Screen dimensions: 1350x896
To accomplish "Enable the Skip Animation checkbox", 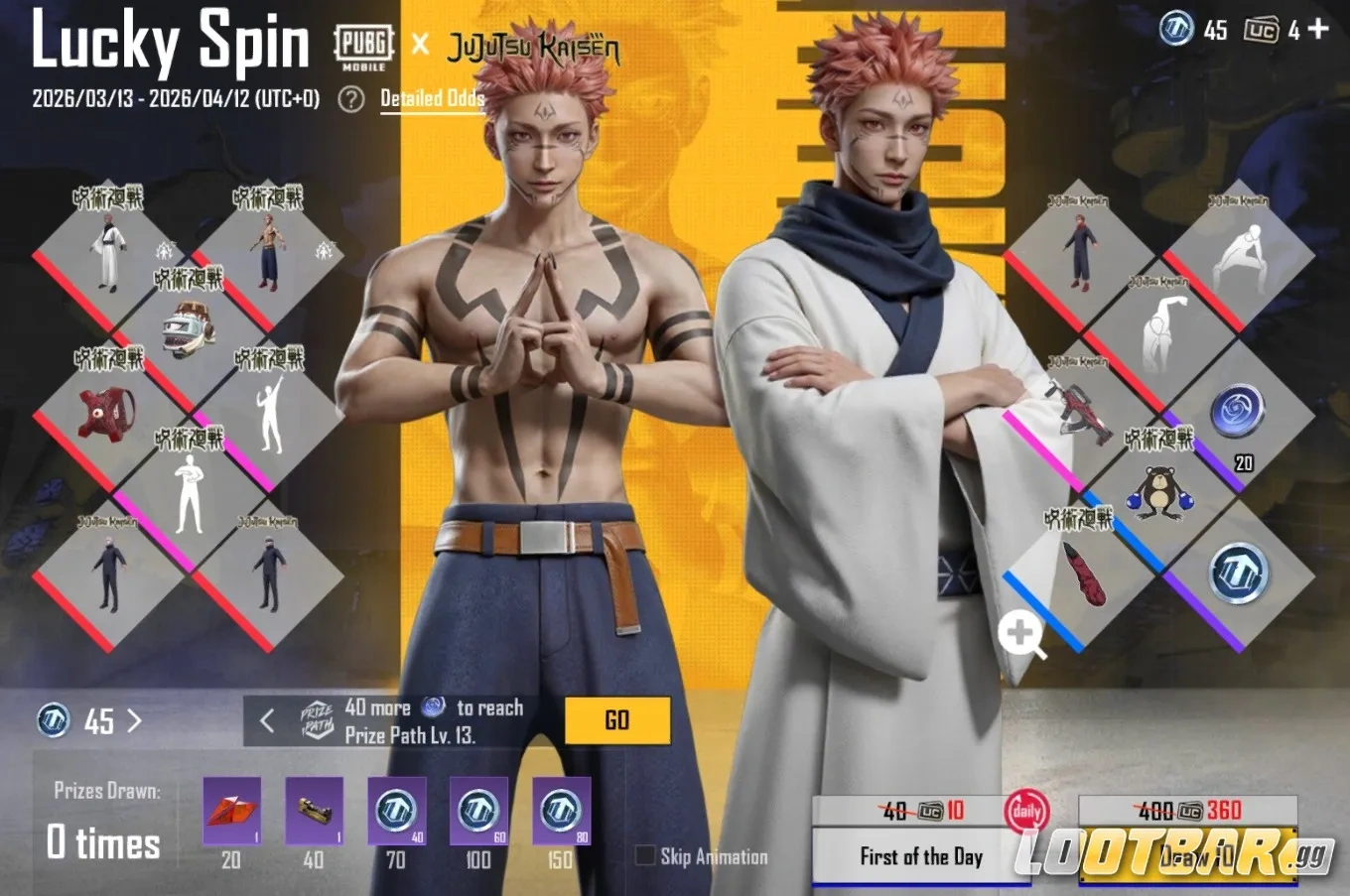I will point(645,855).
